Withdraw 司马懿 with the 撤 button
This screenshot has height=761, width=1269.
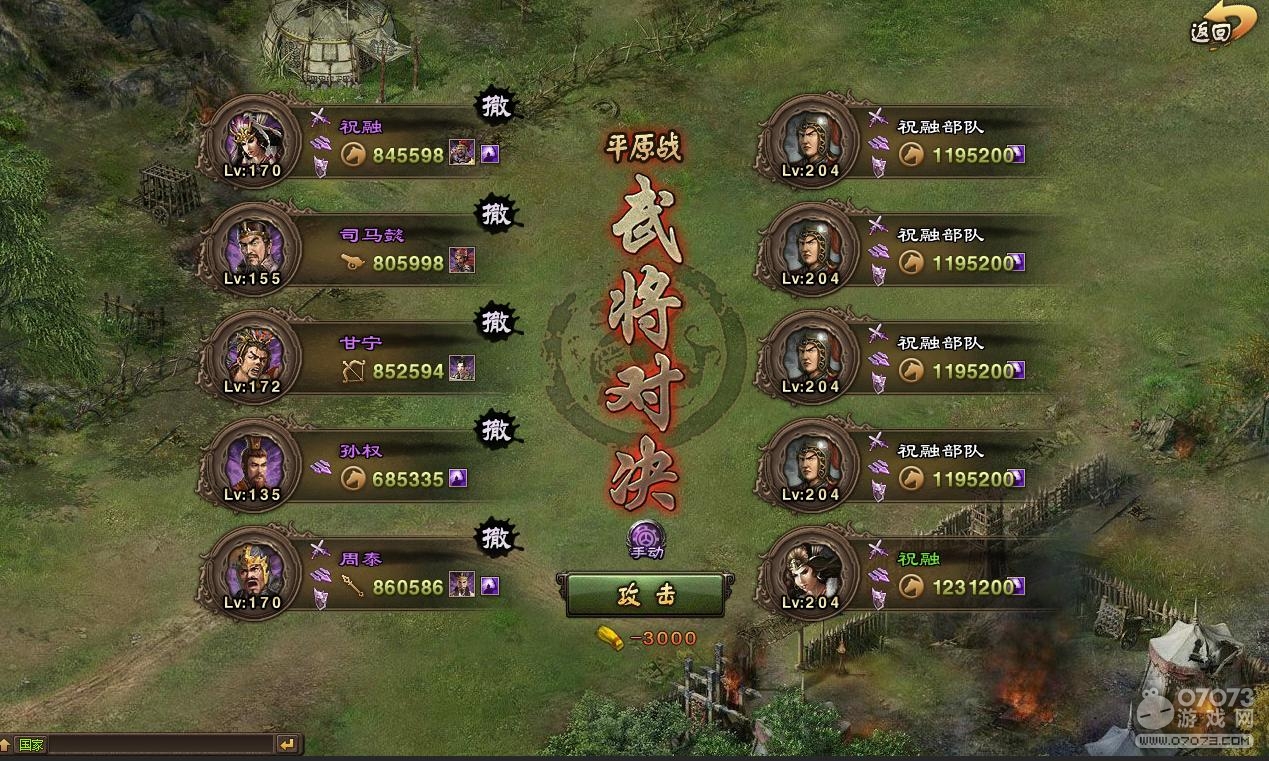(496, 215)
